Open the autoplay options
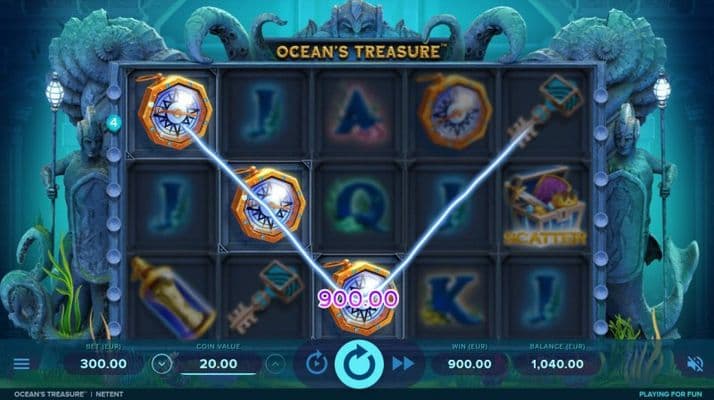 coord(315,363)
